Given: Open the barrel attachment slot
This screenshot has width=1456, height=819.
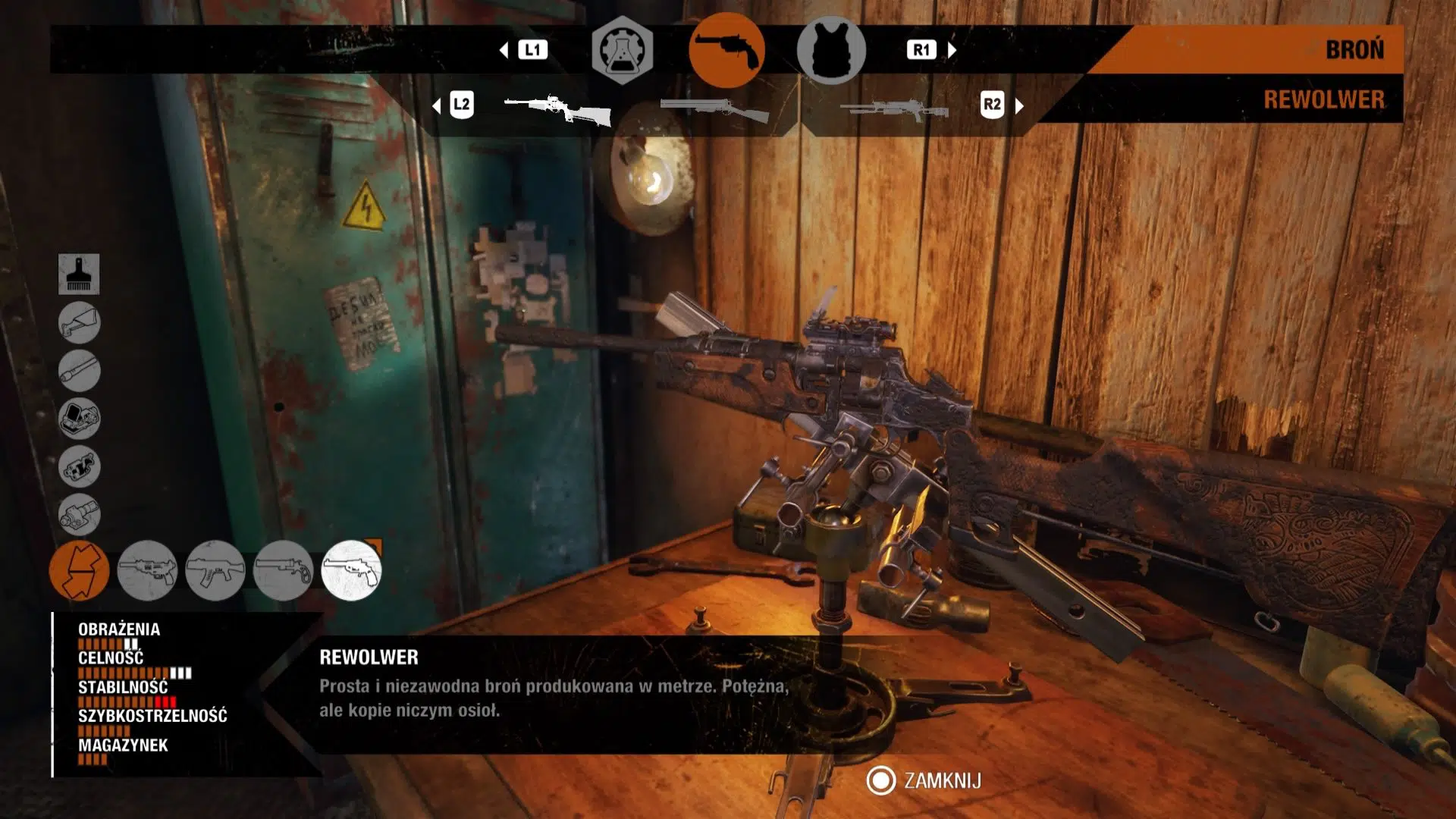Looking at the screenshot, I should [79, 371].
